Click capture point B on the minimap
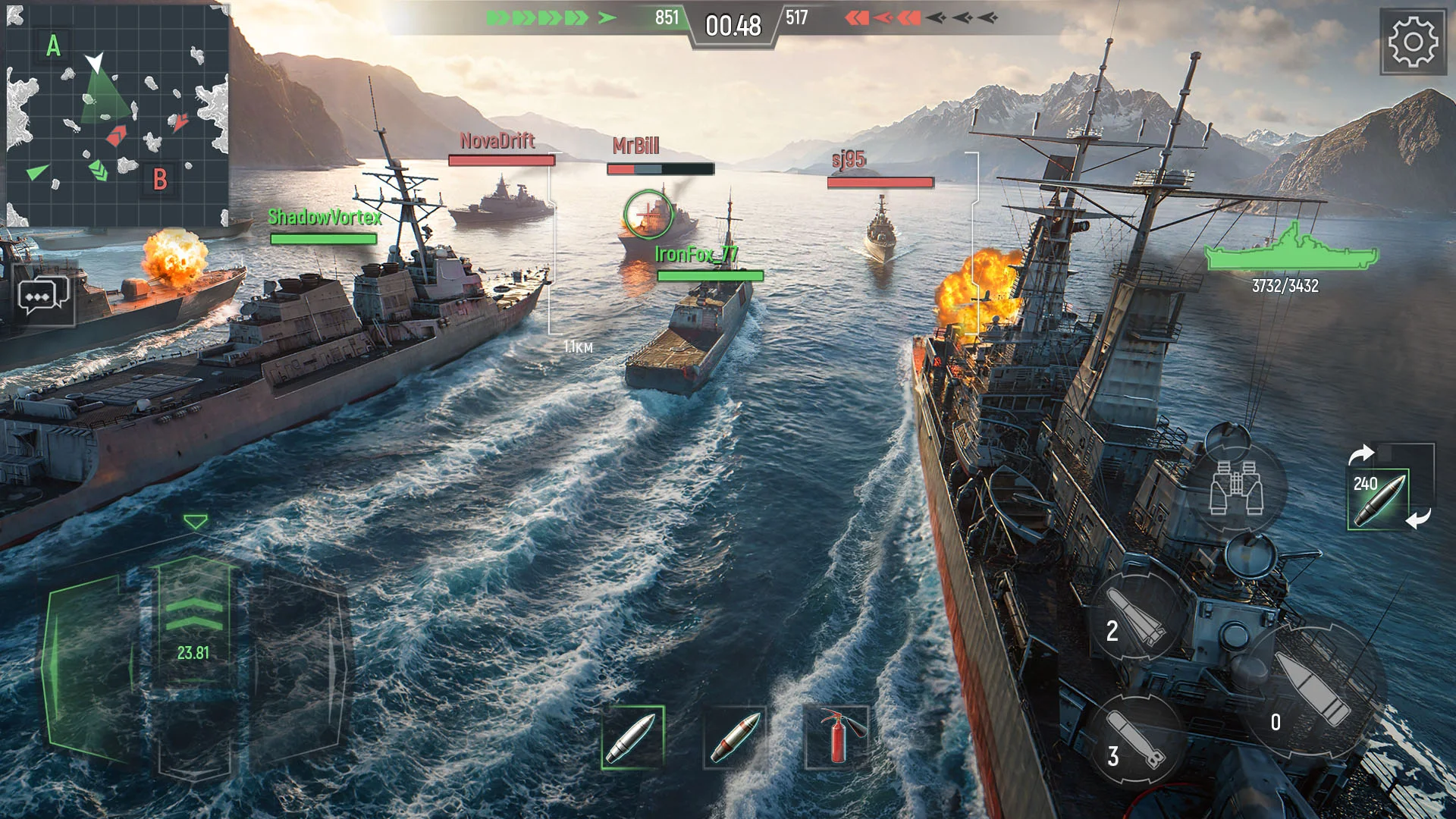This screenshot has width=1456, height=819. tap(160, 180)
